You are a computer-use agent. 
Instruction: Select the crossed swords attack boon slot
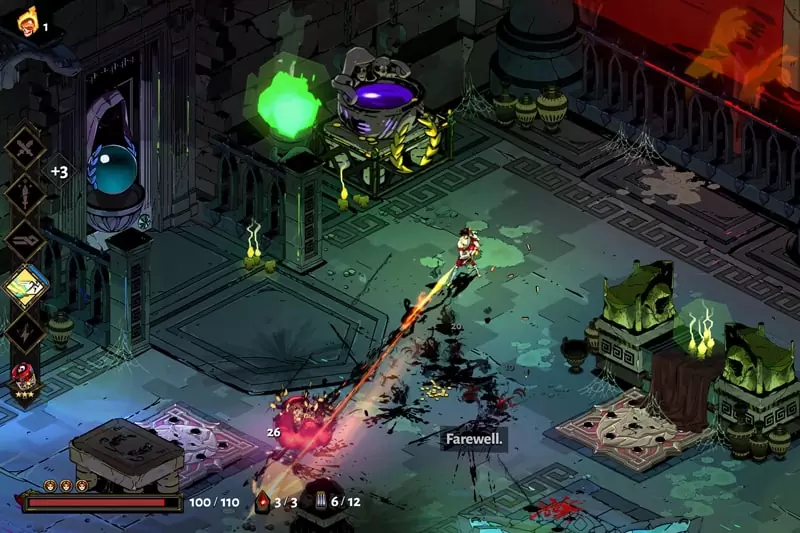click(26, 149)
